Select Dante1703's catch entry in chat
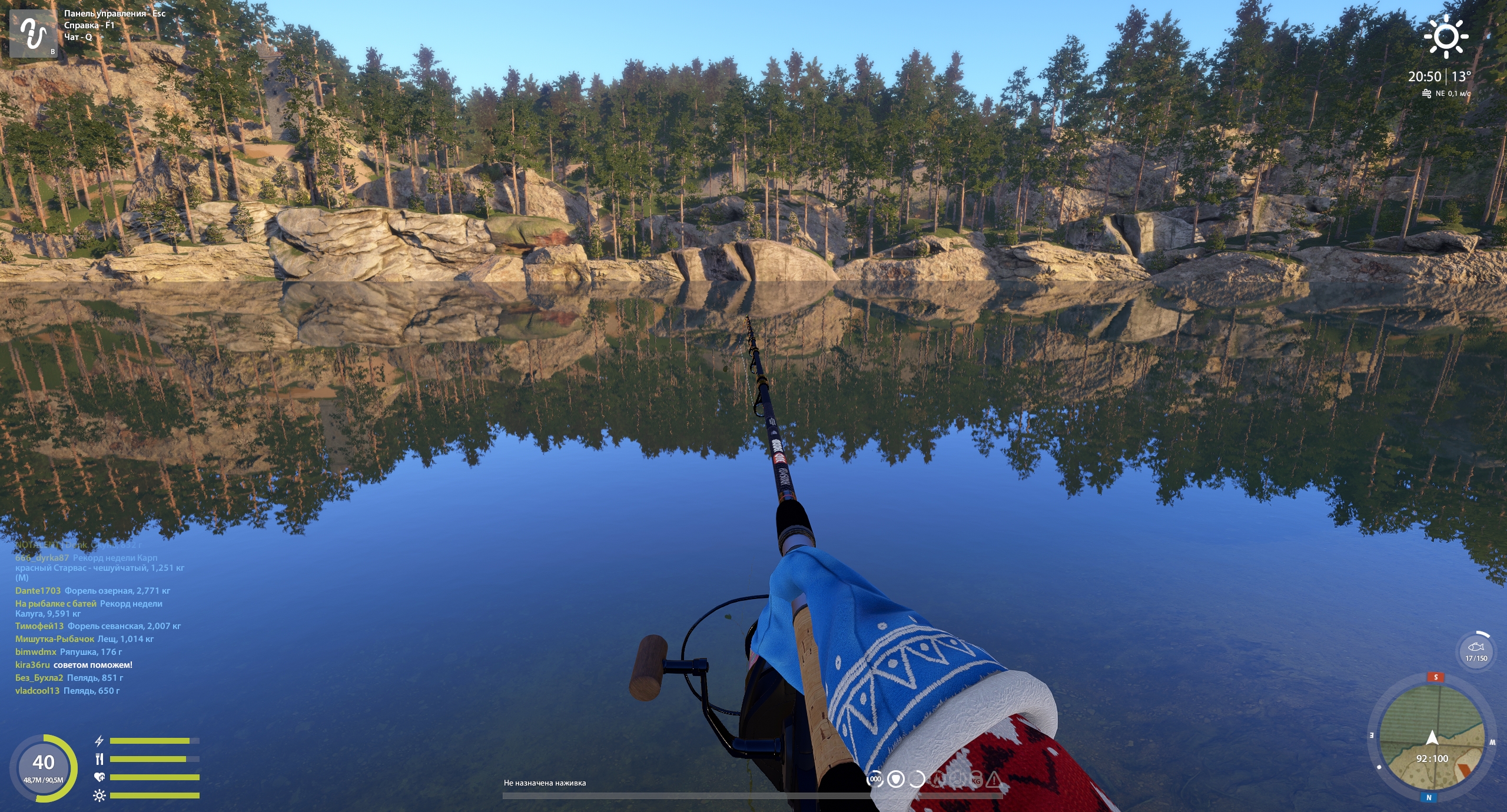1507x812 pixels. point(92,591)
